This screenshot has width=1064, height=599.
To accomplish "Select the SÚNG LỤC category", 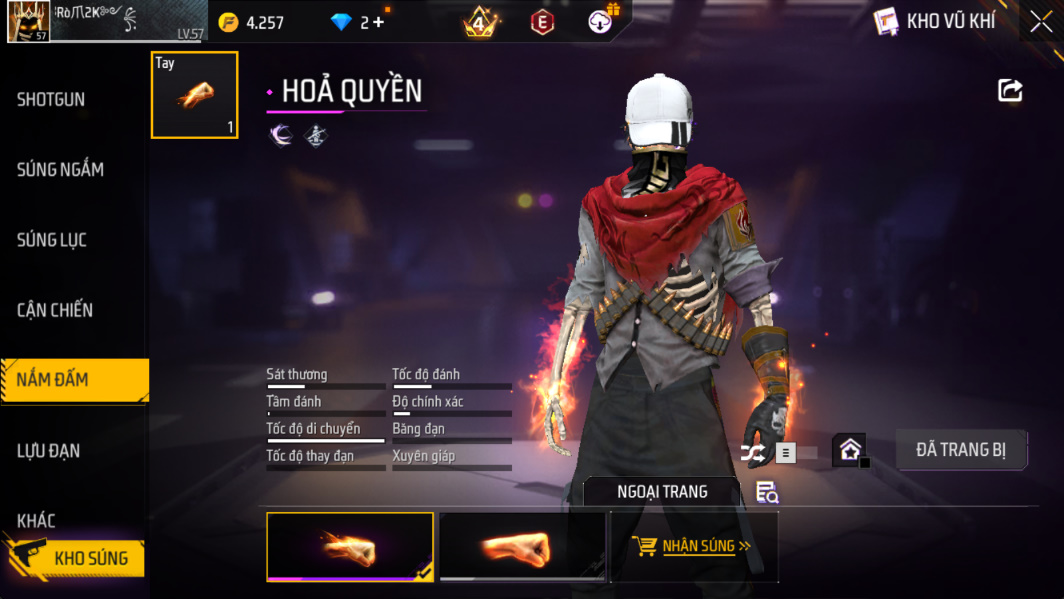I will [x=52, y=240].
